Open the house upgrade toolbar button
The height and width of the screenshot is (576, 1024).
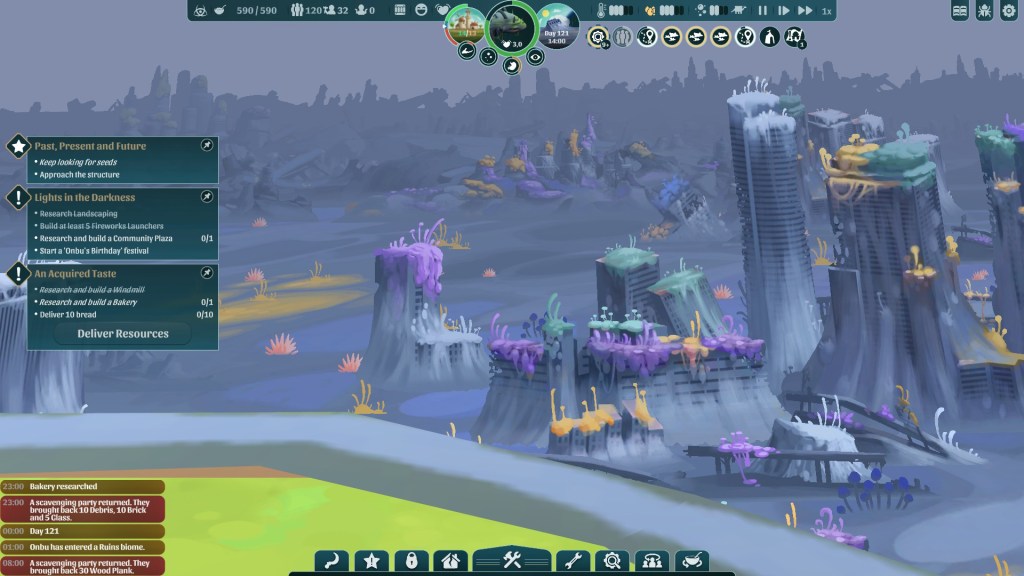[449, 560]
